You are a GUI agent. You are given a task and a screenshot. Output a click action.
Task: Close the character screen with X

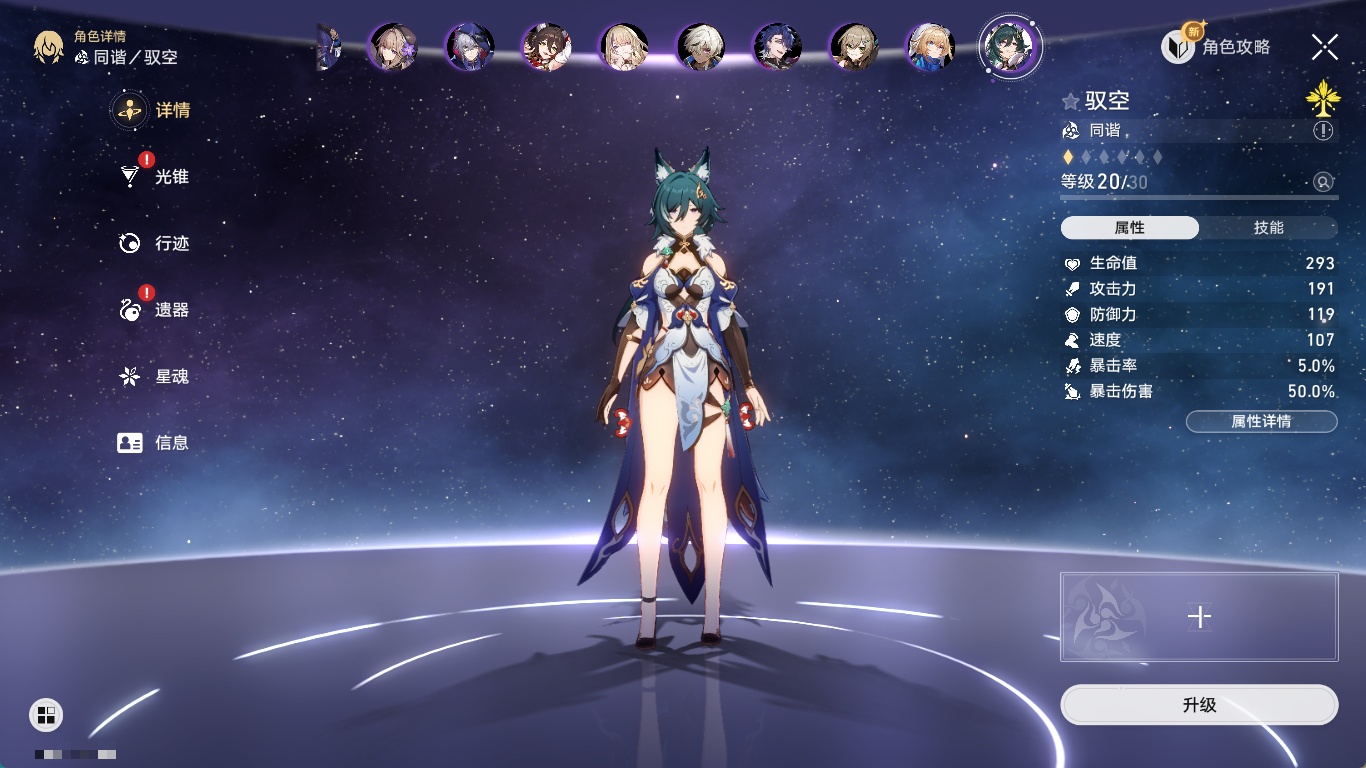(x=1325, y=46)
